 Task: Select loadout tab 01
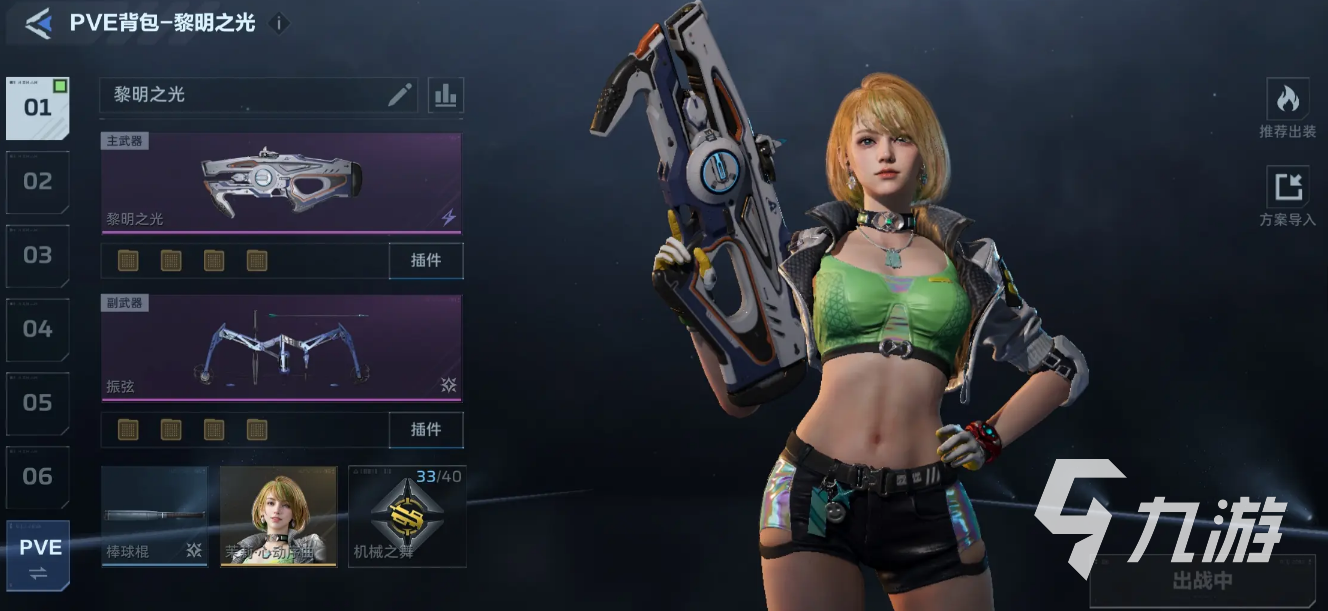click(38, 108)
